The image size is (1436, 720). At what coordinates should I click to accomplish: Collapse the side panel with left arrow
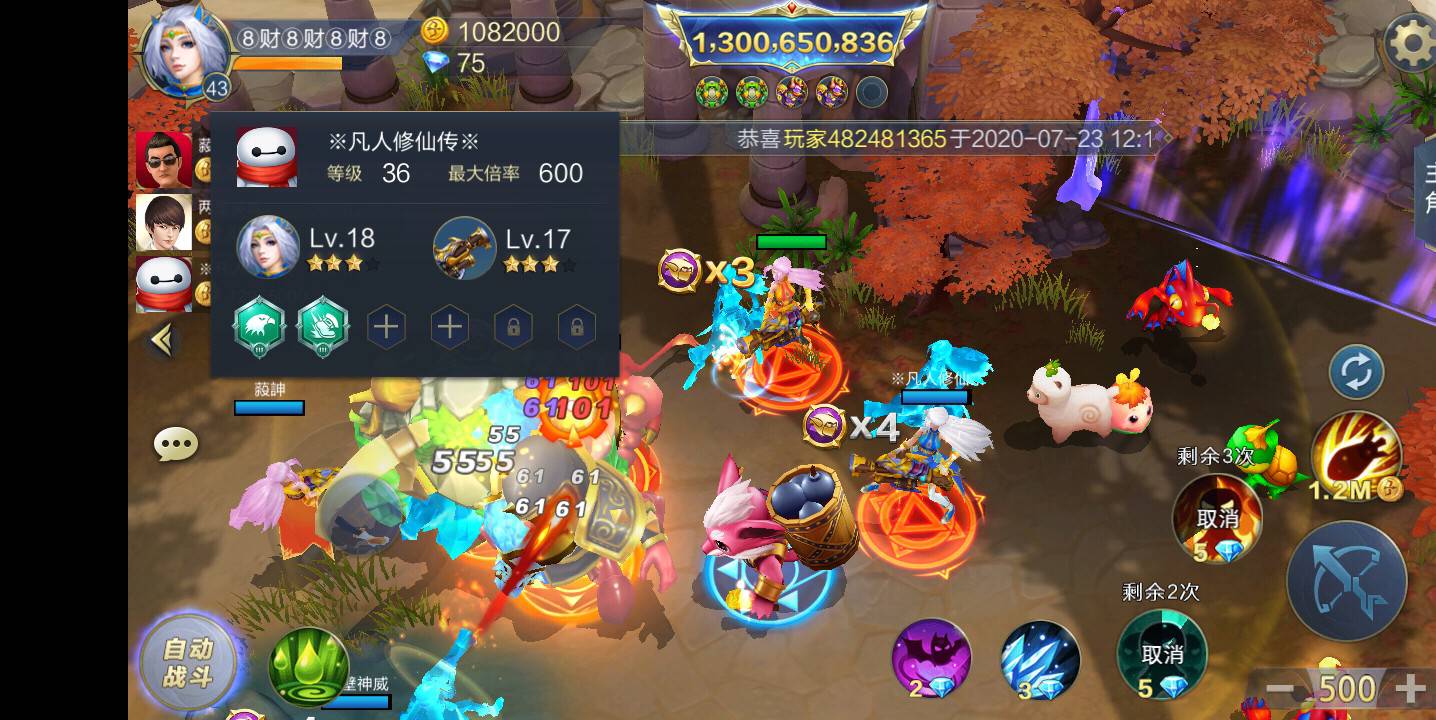point(163,340)
